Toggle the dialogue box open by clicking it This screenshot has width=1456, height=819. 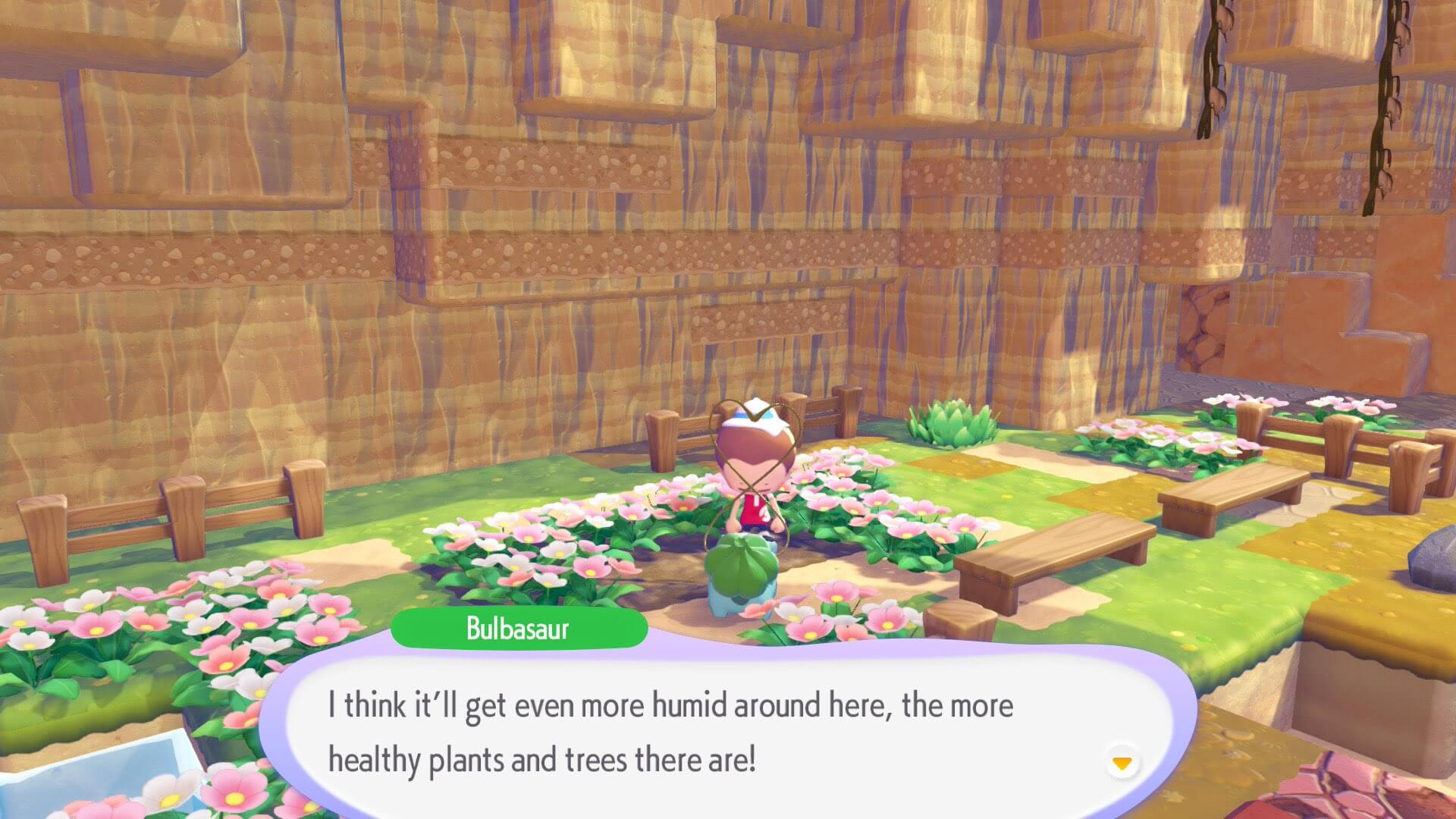click(682, 728)
